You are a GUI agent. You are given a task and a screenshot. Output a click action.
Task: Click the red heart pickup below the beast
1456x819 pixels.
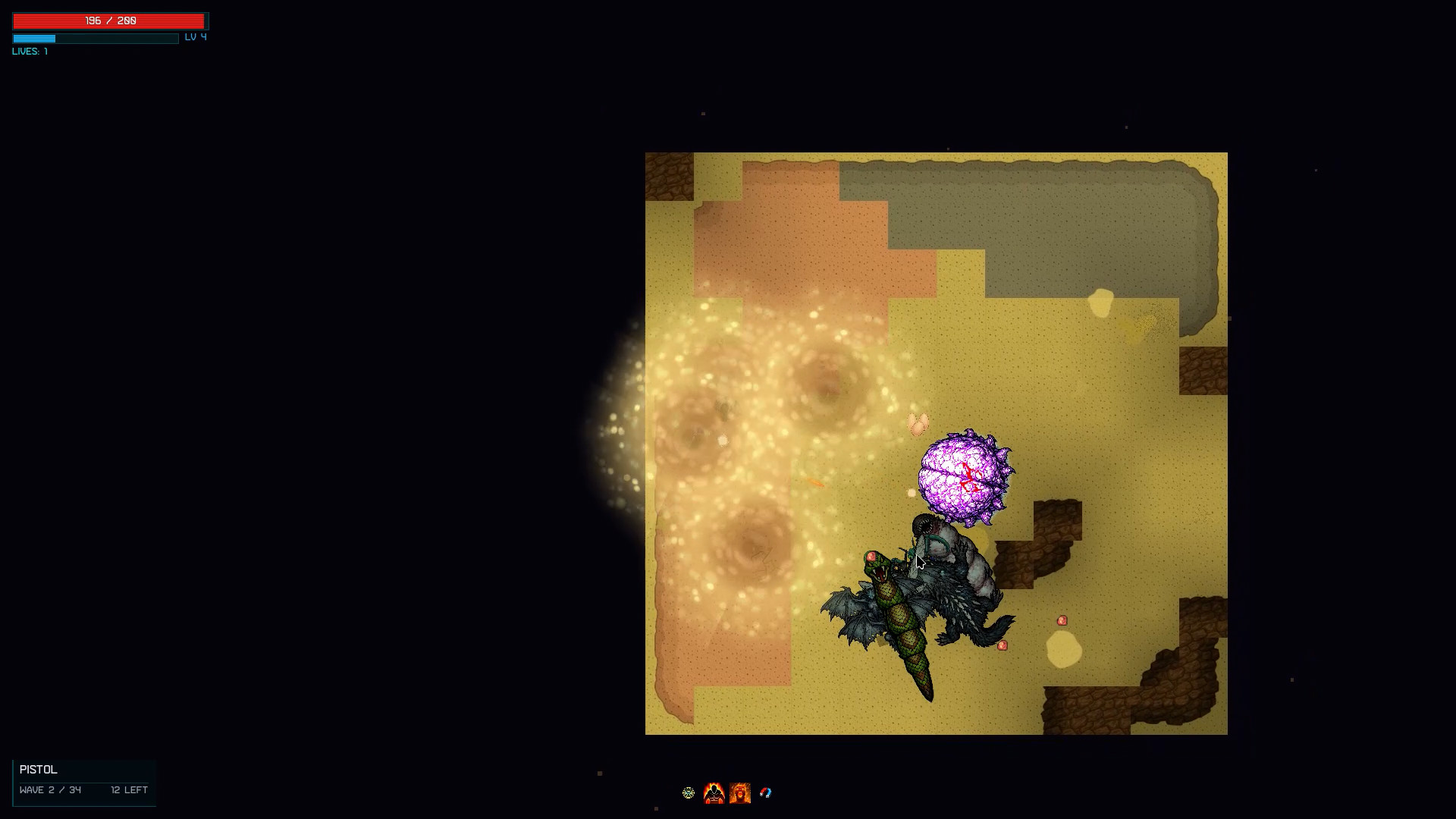coord(1001,646)
